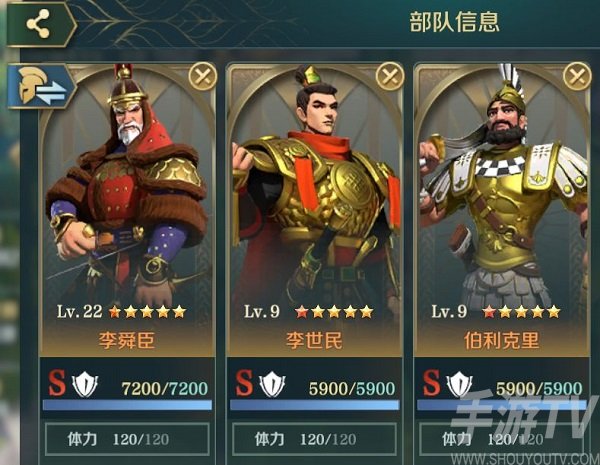Remove 李舜臣 from the team
Viewport: 600px width, 465px height.
[202, 75]
